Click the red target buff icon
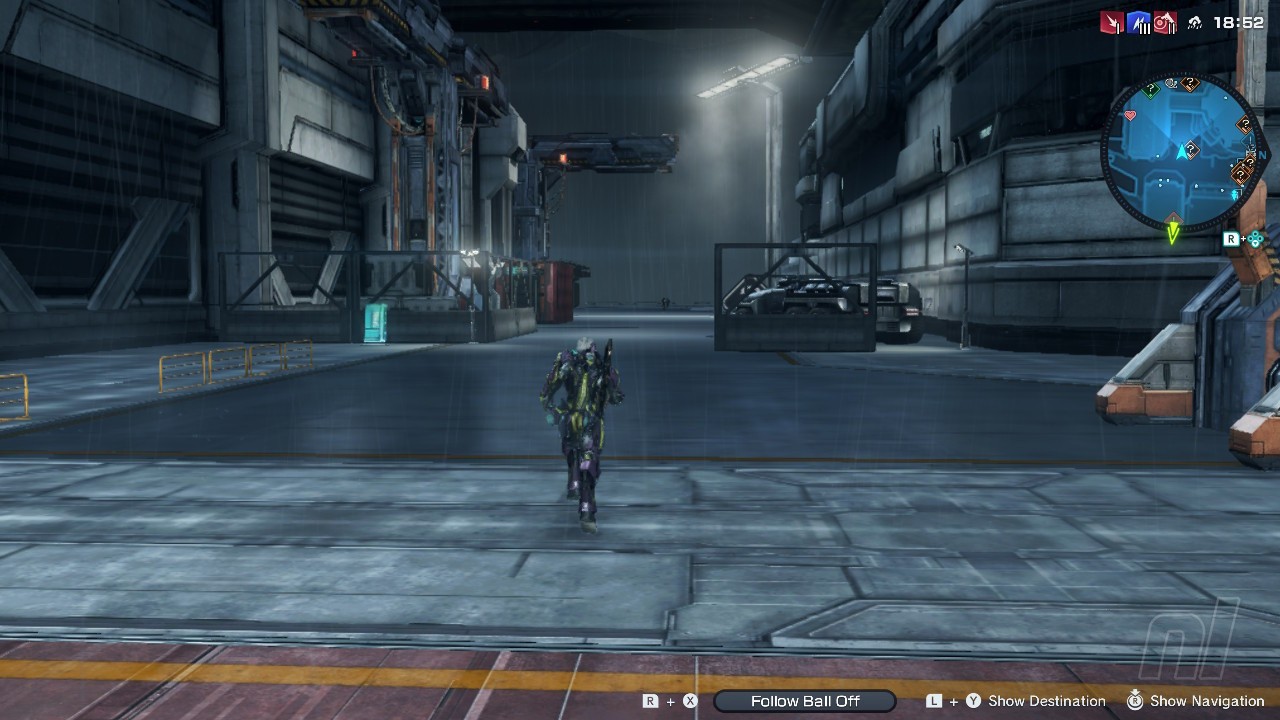 coord(1164,22)
